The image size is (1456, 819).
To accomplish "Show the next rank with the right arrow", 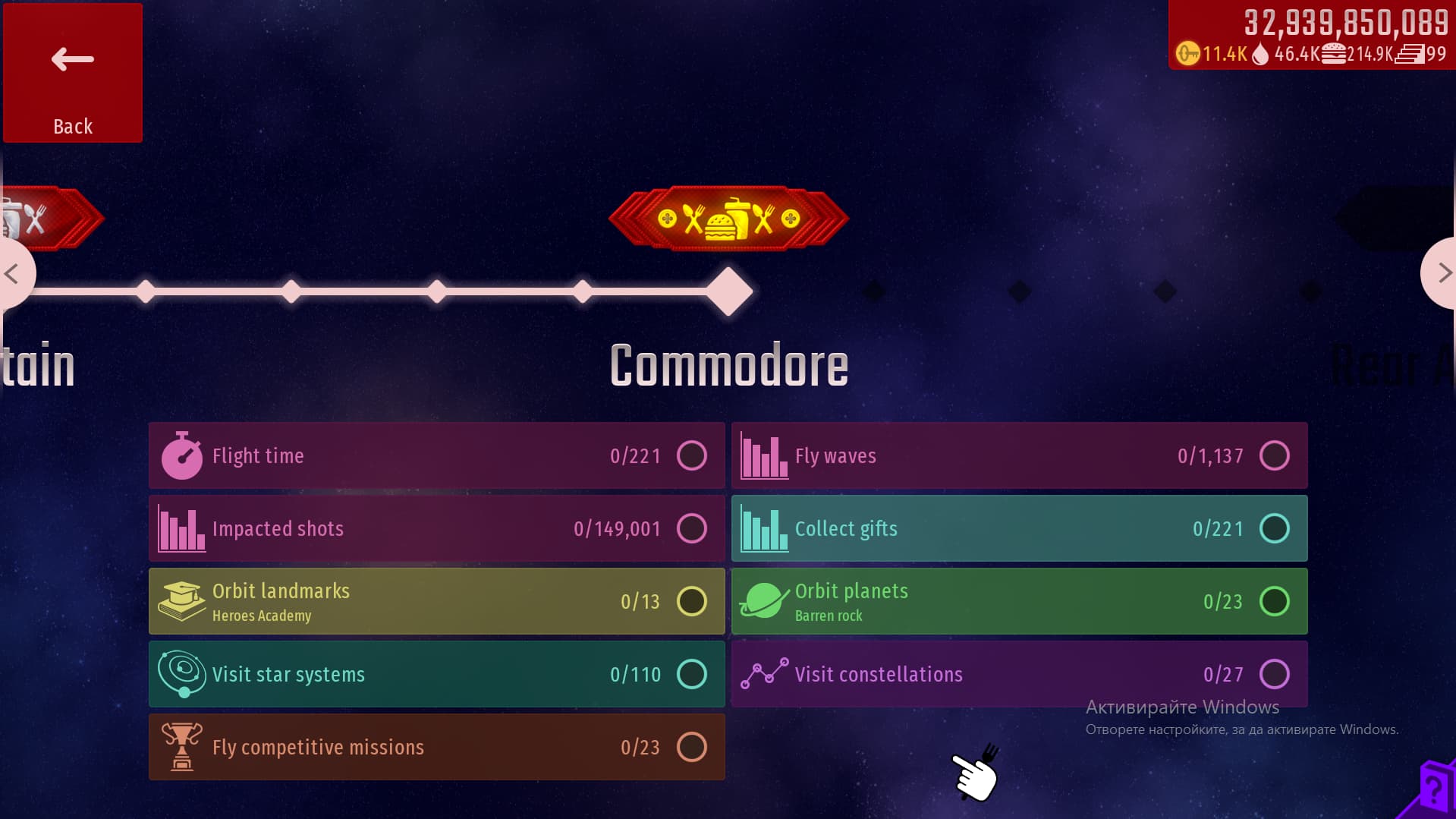I will 1441,273.
